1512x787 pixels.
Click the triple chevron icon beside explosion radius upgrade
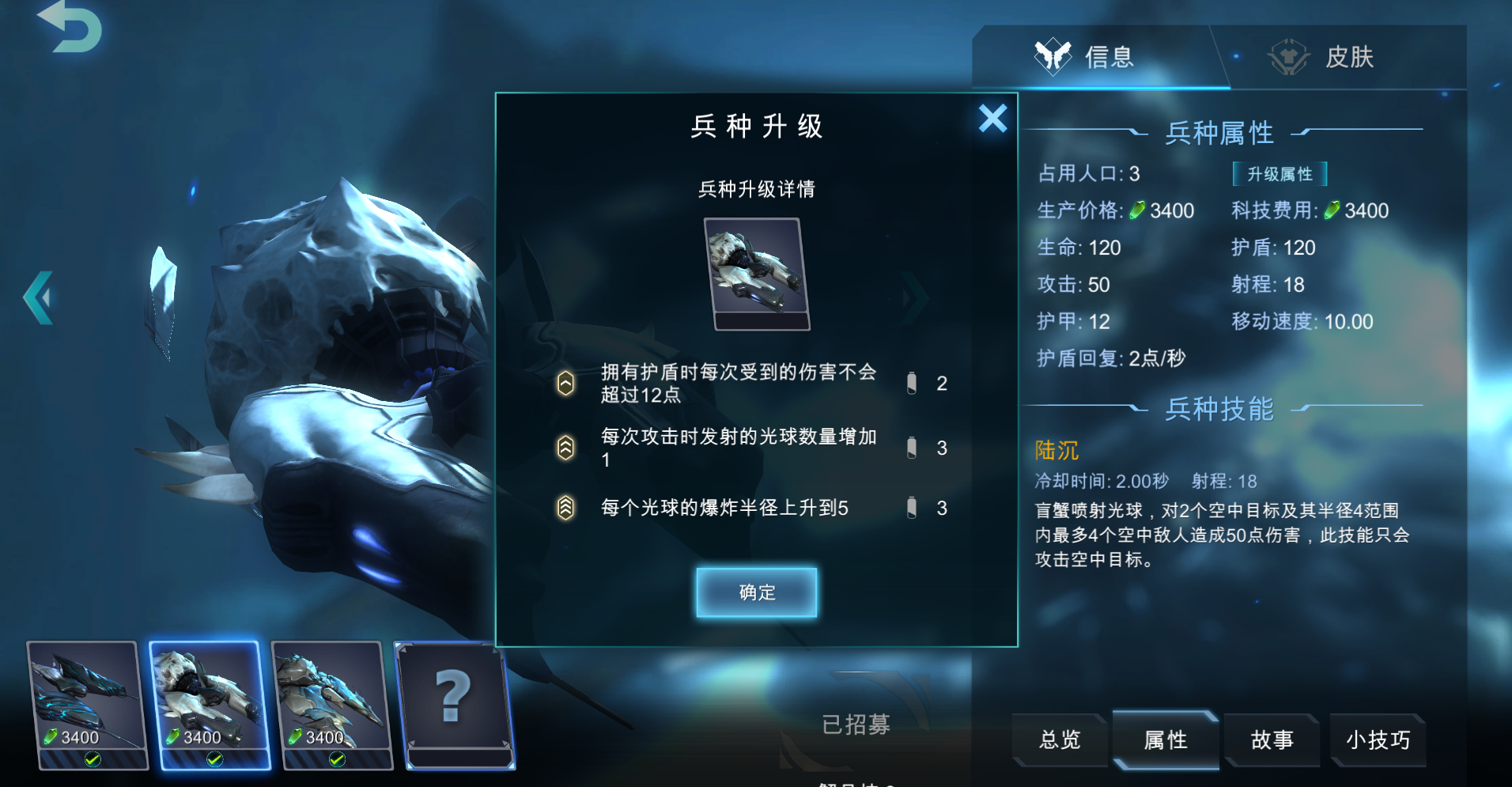564,509
